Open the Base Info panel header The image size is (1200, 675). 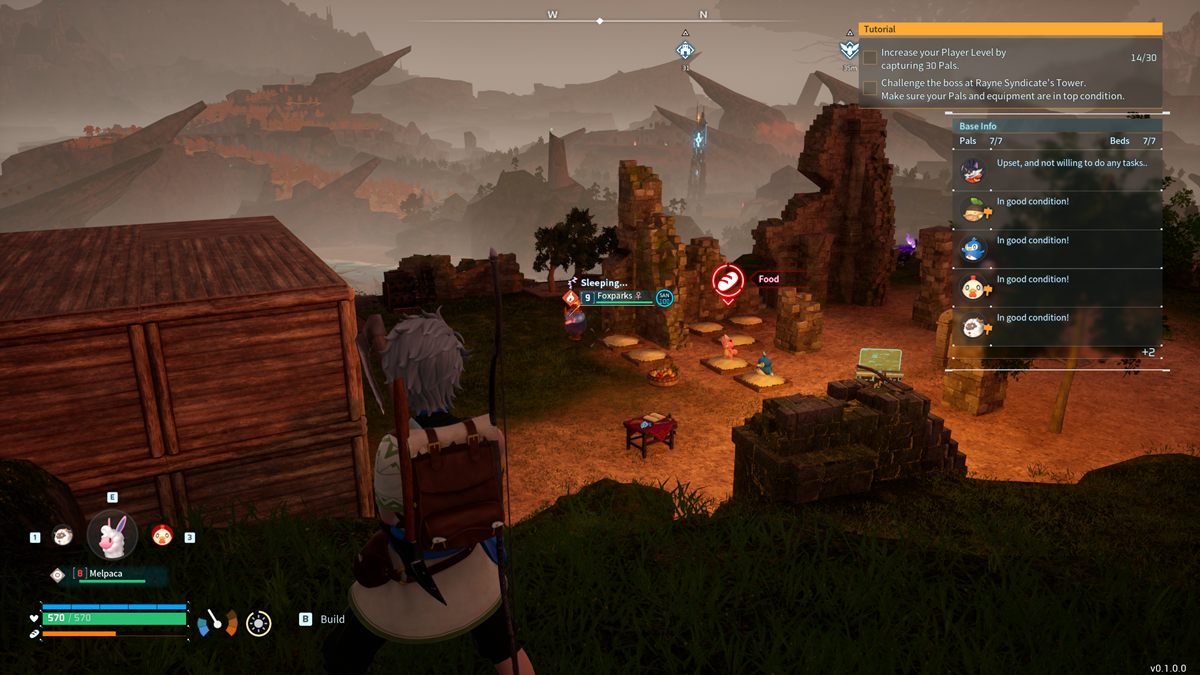point(1057,126)
